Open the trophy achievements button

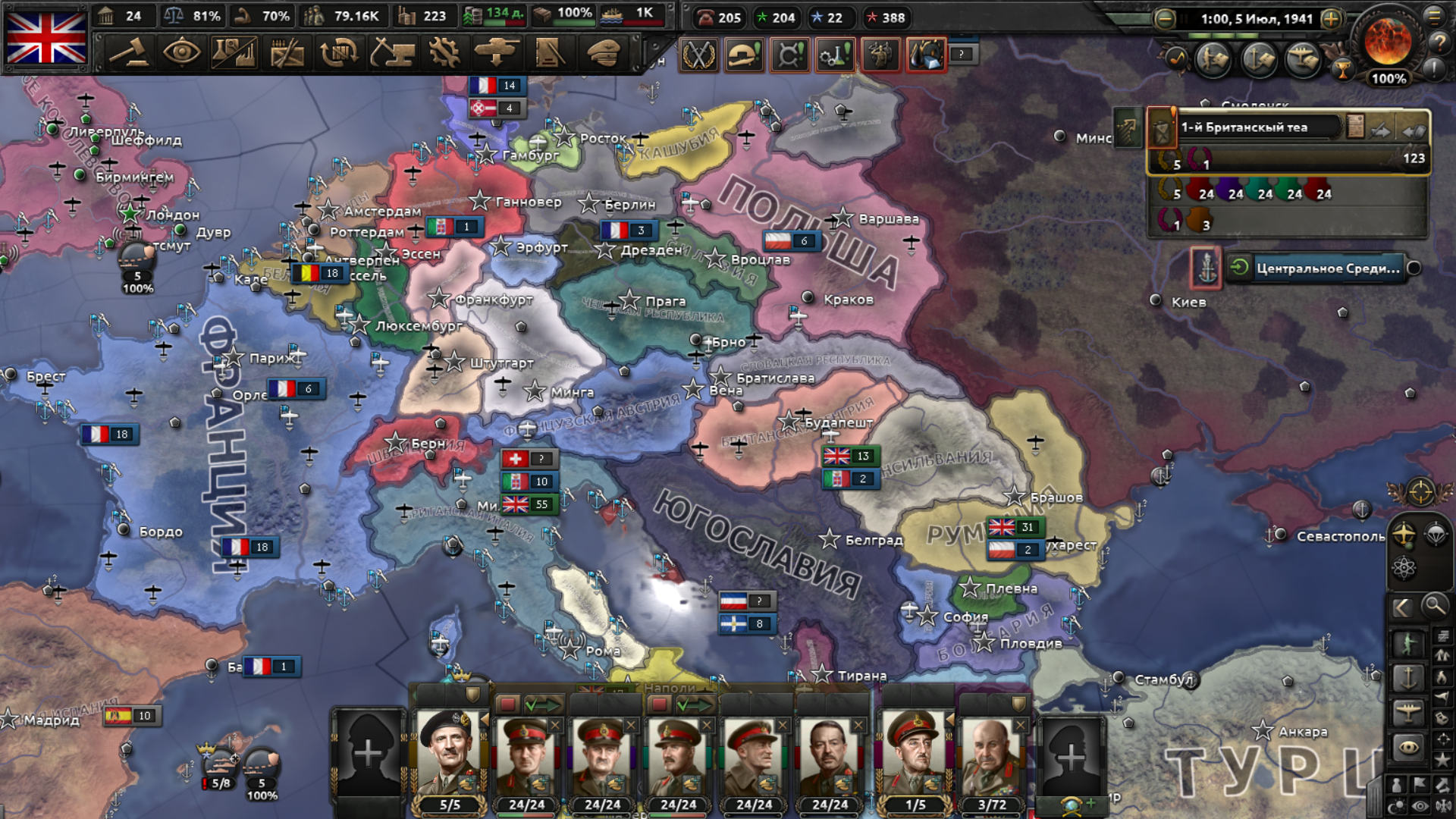click(x=1342, y=71)
